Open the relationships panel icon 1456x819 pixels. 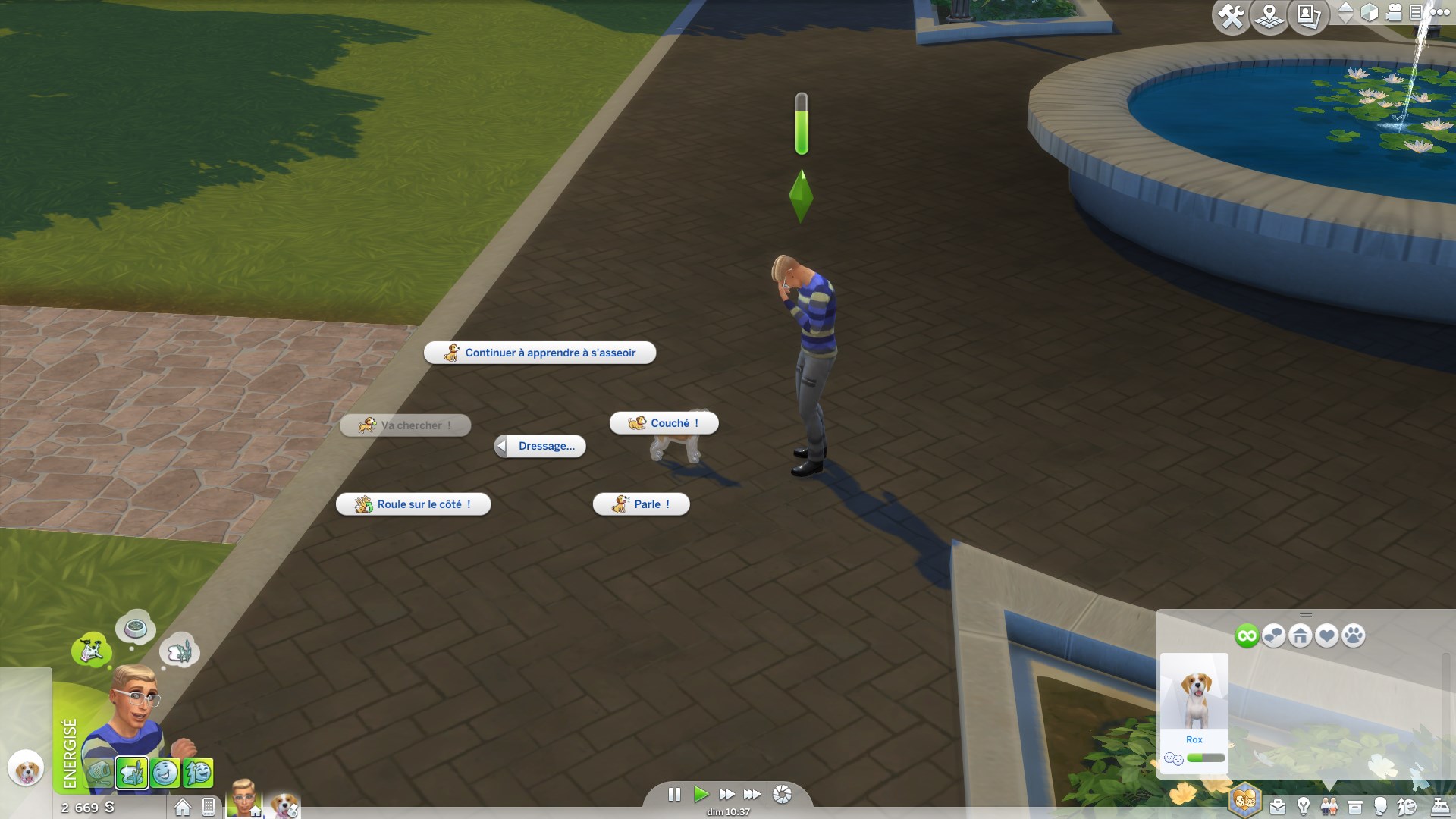[1329, 806]
